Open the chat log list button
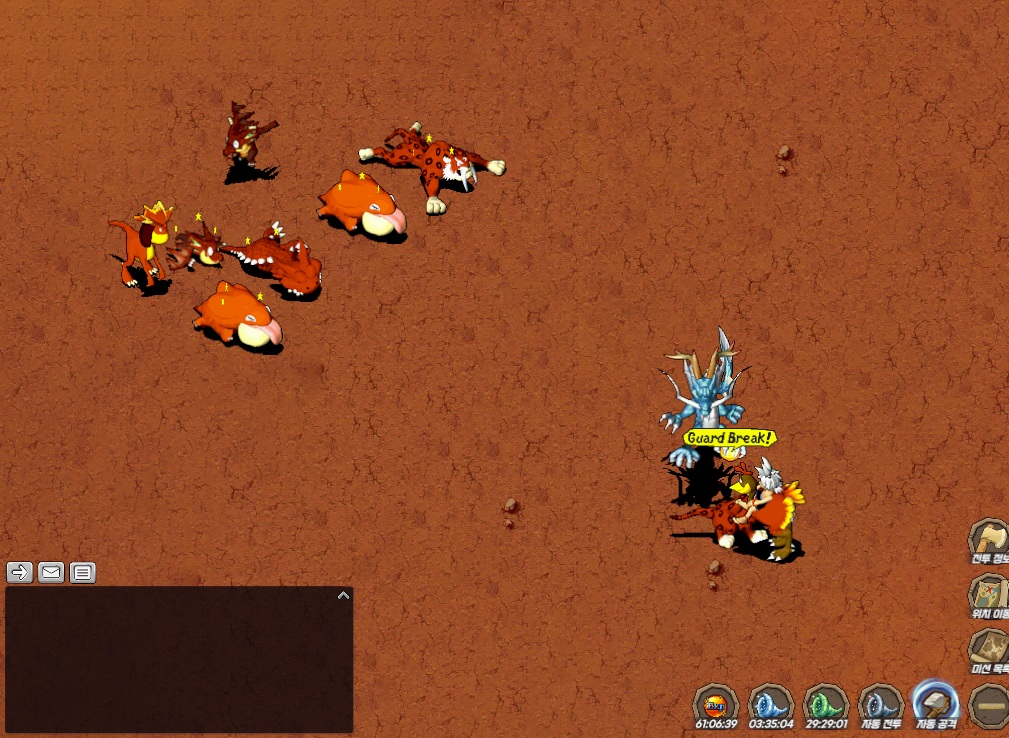Image resolution: width=1009 pixels, height=738 pixels. 83,572
